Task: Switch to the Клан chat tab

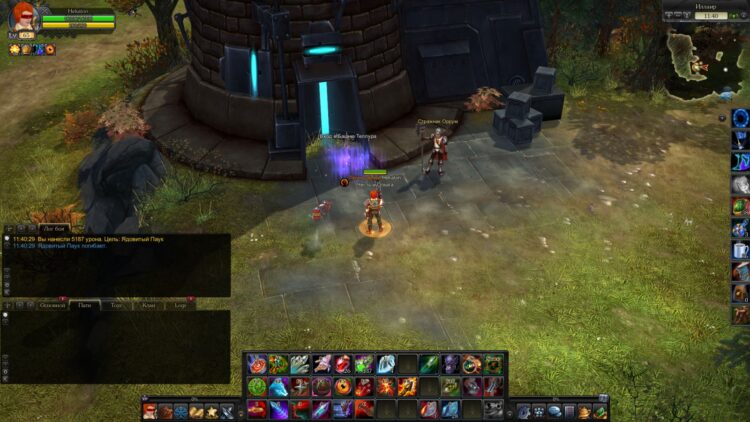Action: click(x=148, y=304)
